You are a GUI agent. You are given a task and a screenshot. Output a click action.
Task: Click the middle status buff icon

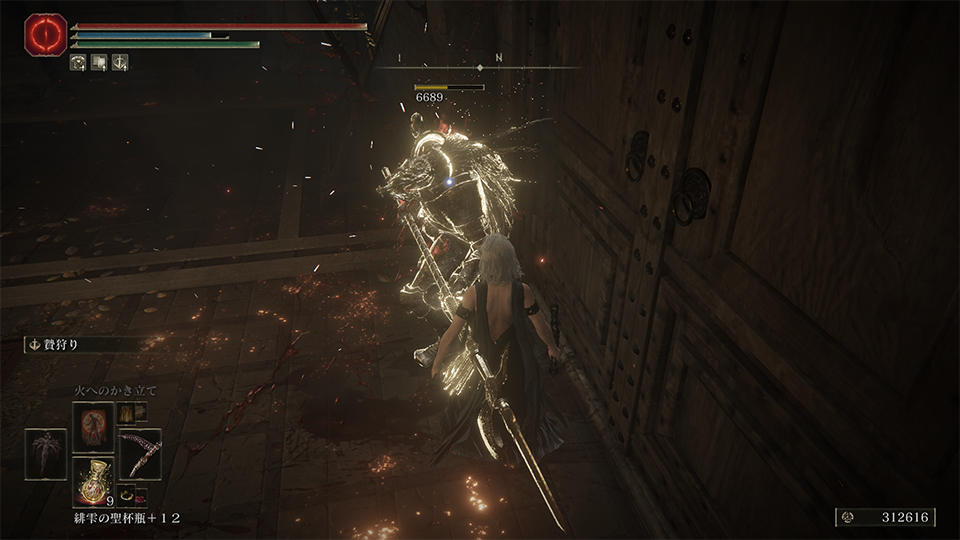tap(99, 62)
